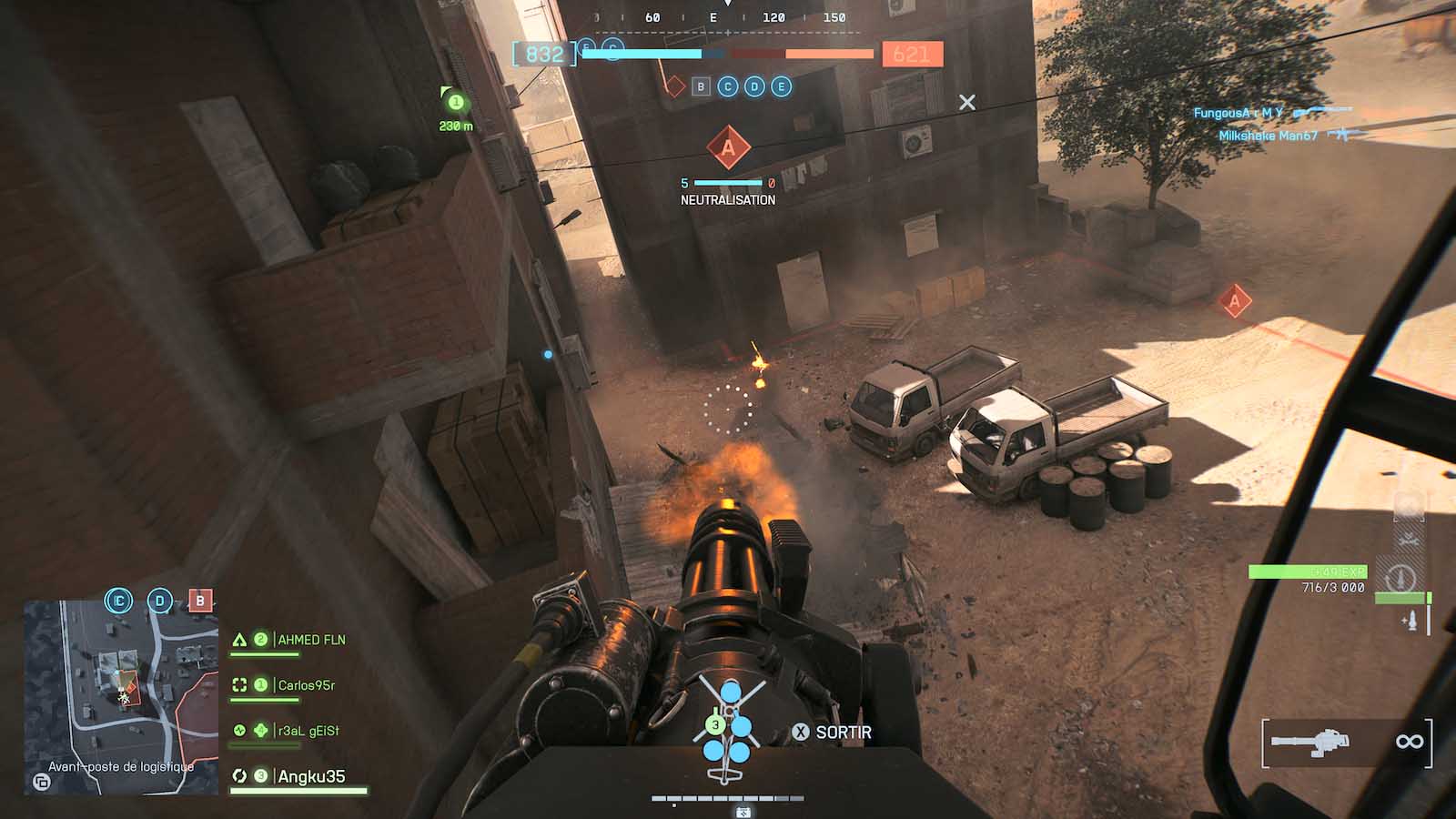Click objective C in the top objective row
This screenshot has width=1456, height=819.
(x=728, y=86)
